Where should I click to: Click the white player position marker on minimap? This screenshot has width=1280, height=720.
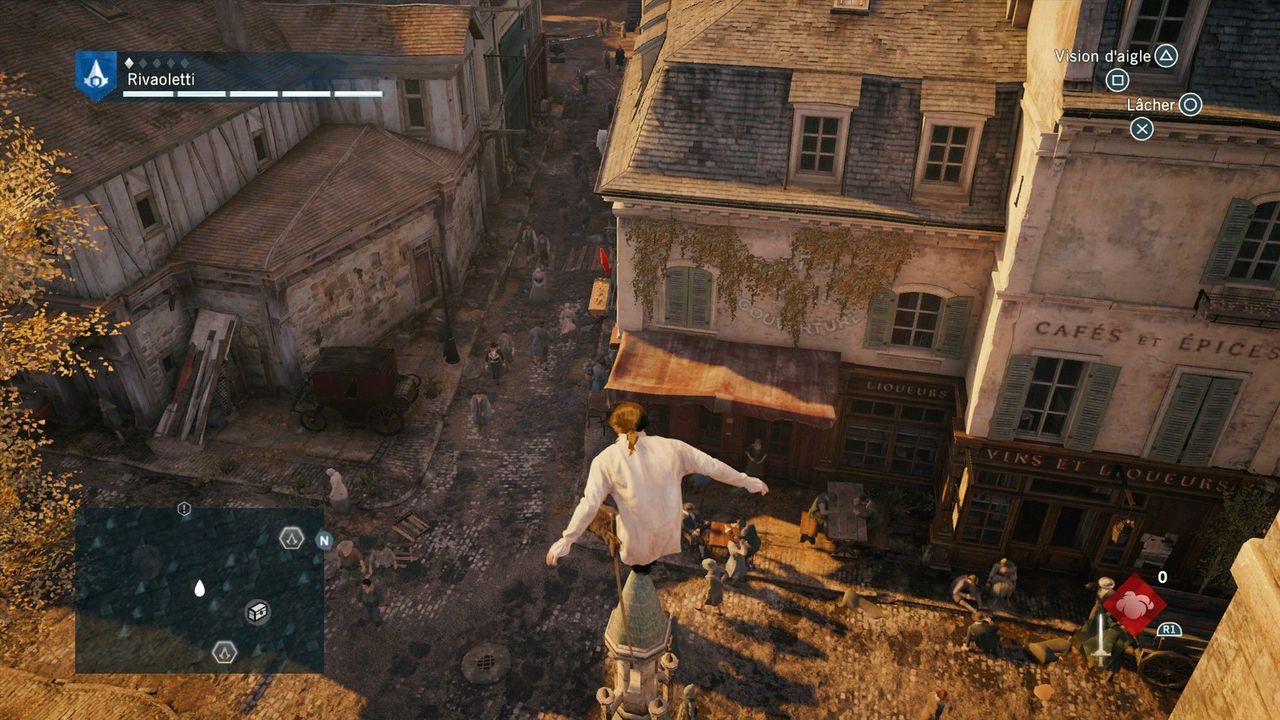coord(199,589)
